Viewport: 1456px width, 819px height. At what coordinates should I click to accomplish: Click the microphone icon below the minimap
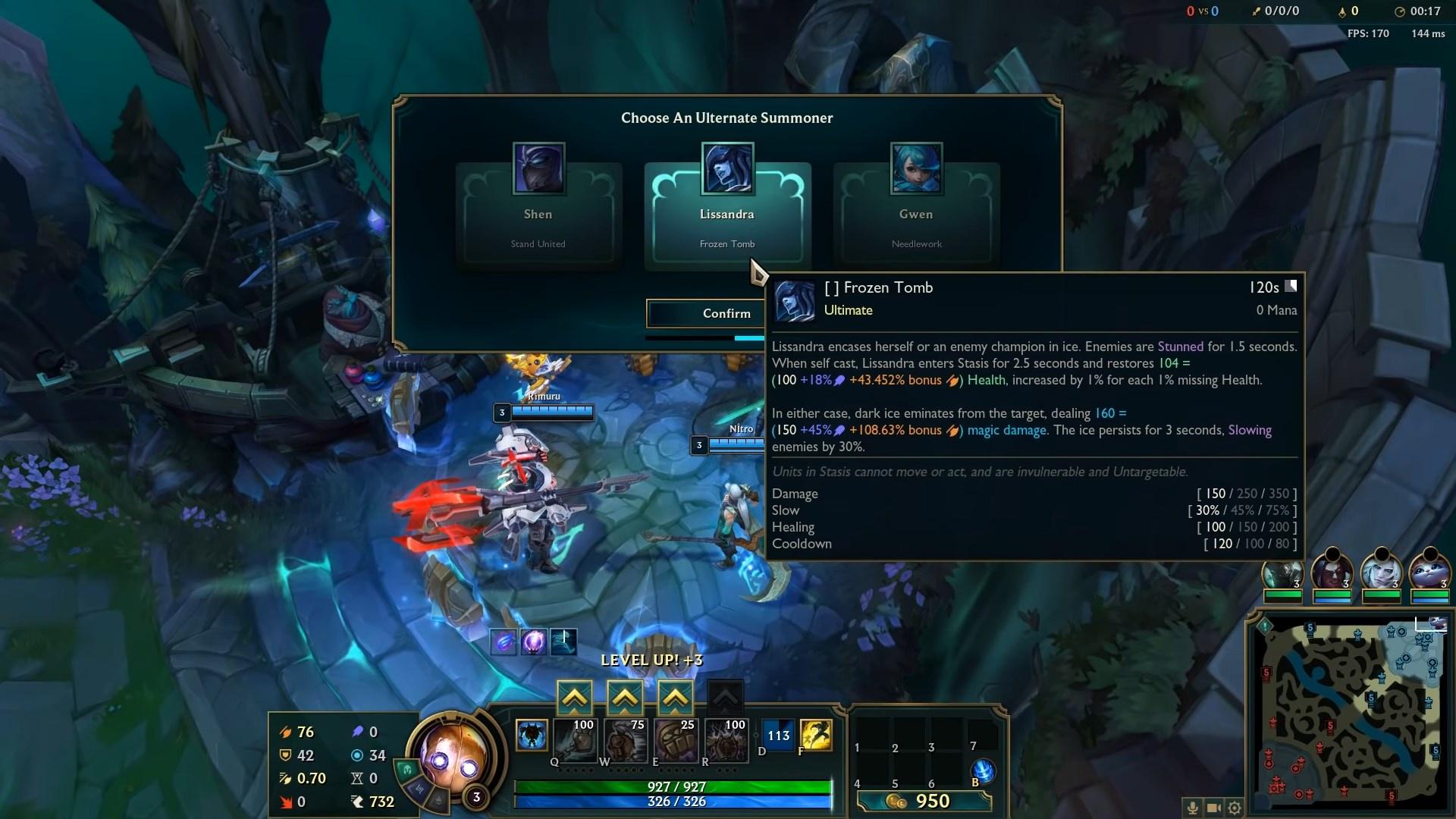point(1194,808)
